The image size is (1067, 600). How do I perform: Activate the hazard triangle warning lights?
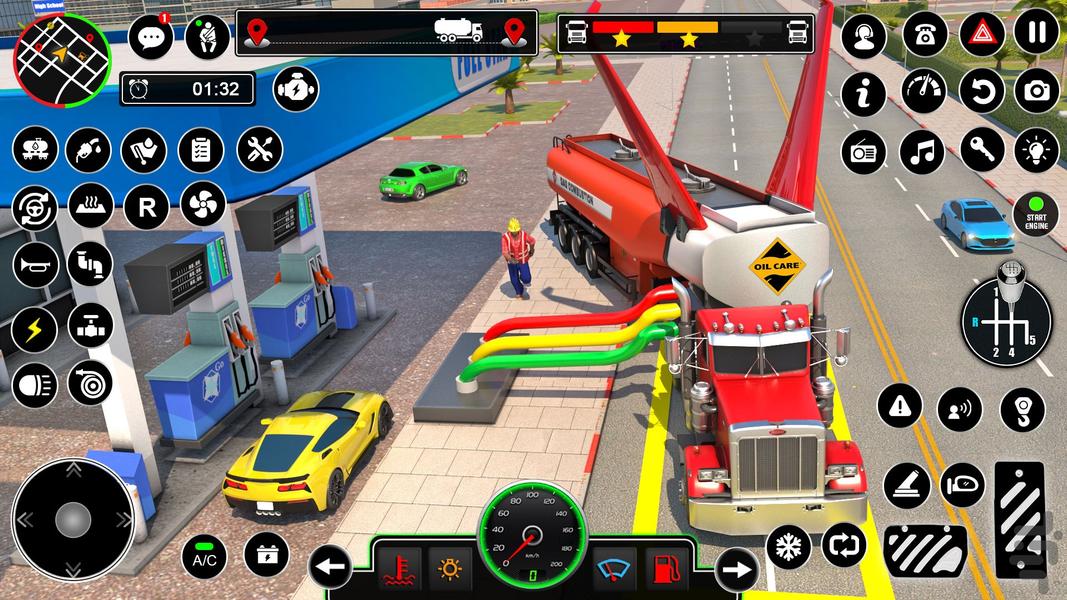(x=982, y=34)
